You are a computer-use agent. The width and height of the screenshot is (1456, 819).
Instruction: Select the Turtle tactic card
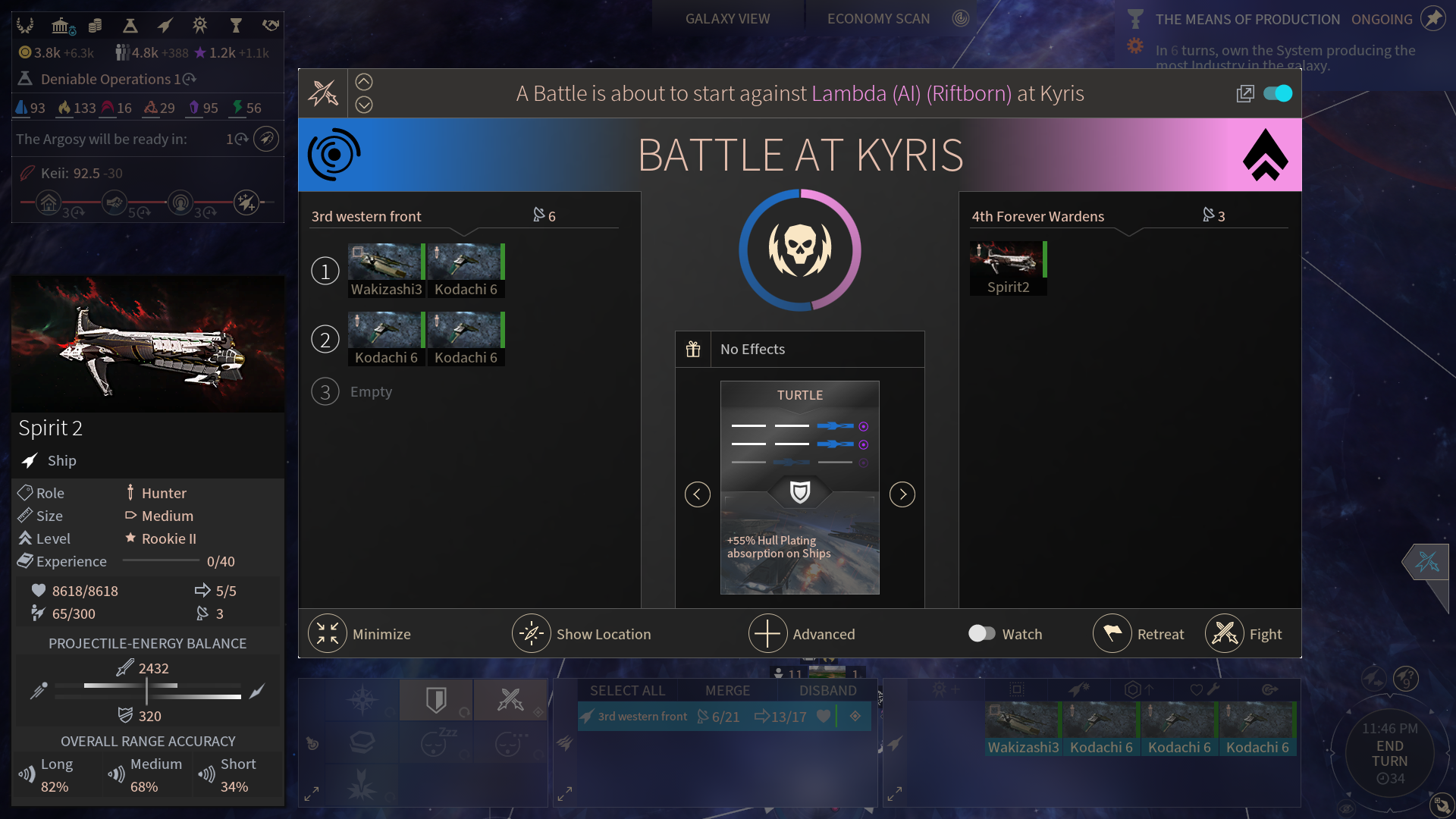799,487
